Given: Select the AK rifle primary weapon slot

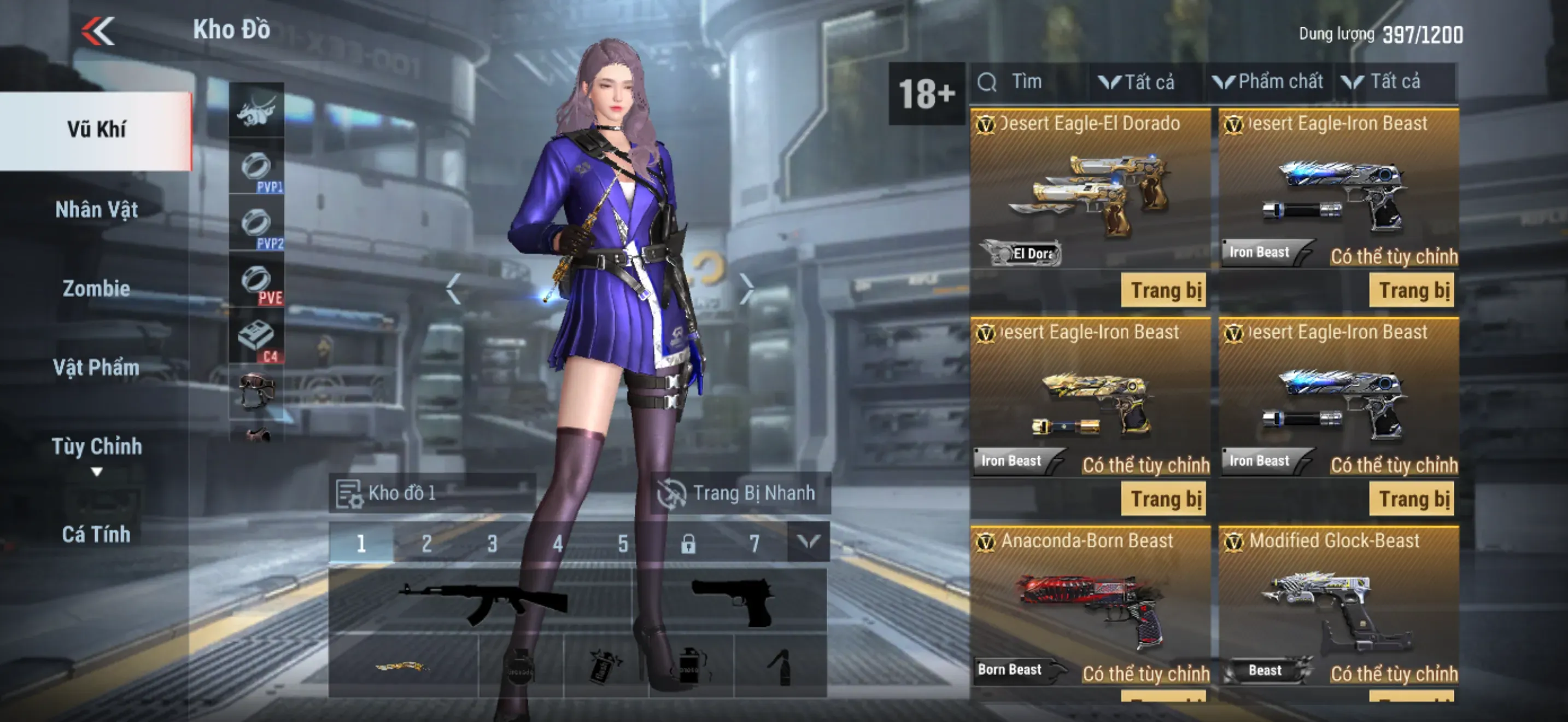Looking at the screenshot, I should (481, 602).
